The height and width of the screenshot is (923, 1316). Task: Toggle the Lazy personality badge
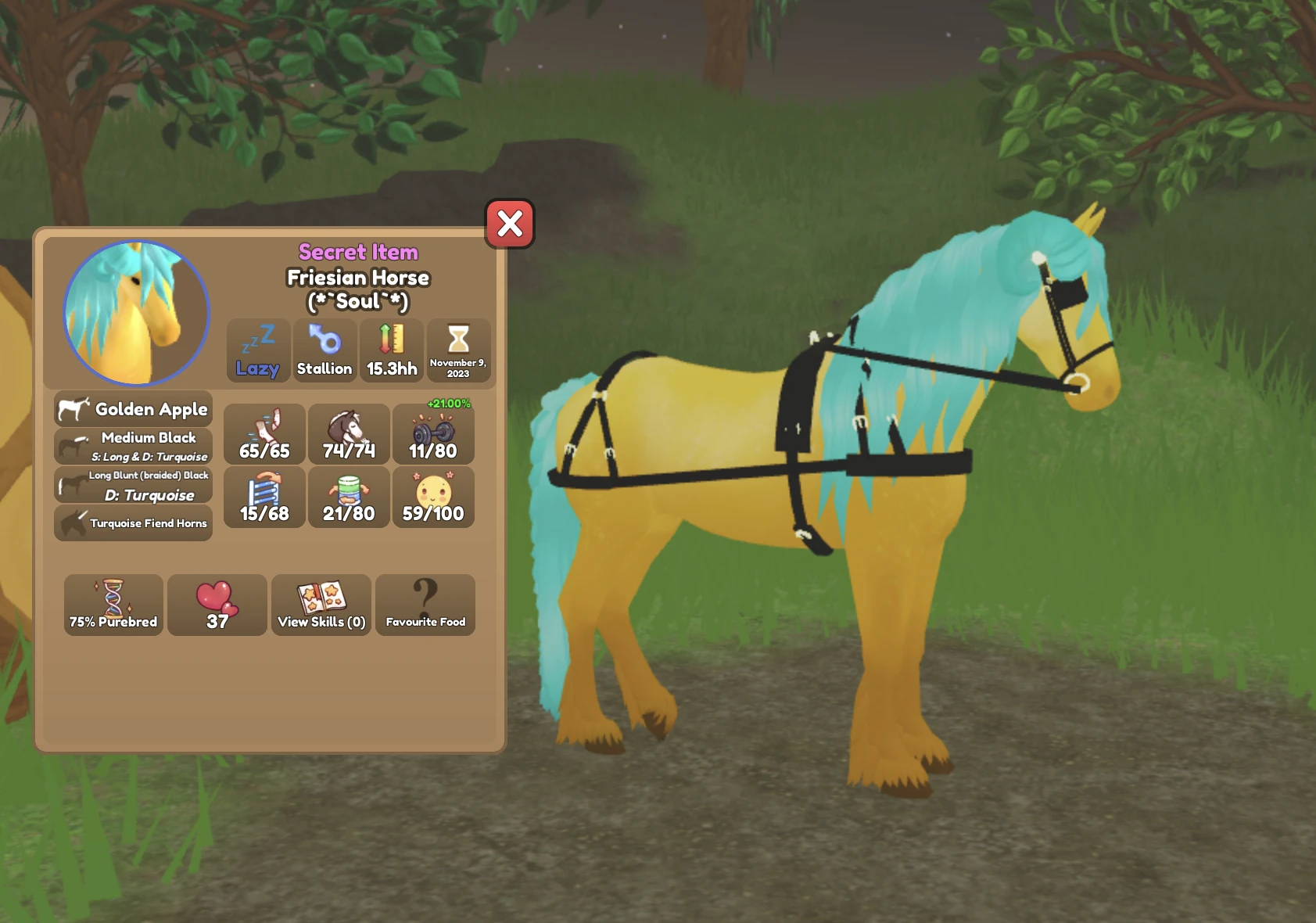tap(258, 351)
